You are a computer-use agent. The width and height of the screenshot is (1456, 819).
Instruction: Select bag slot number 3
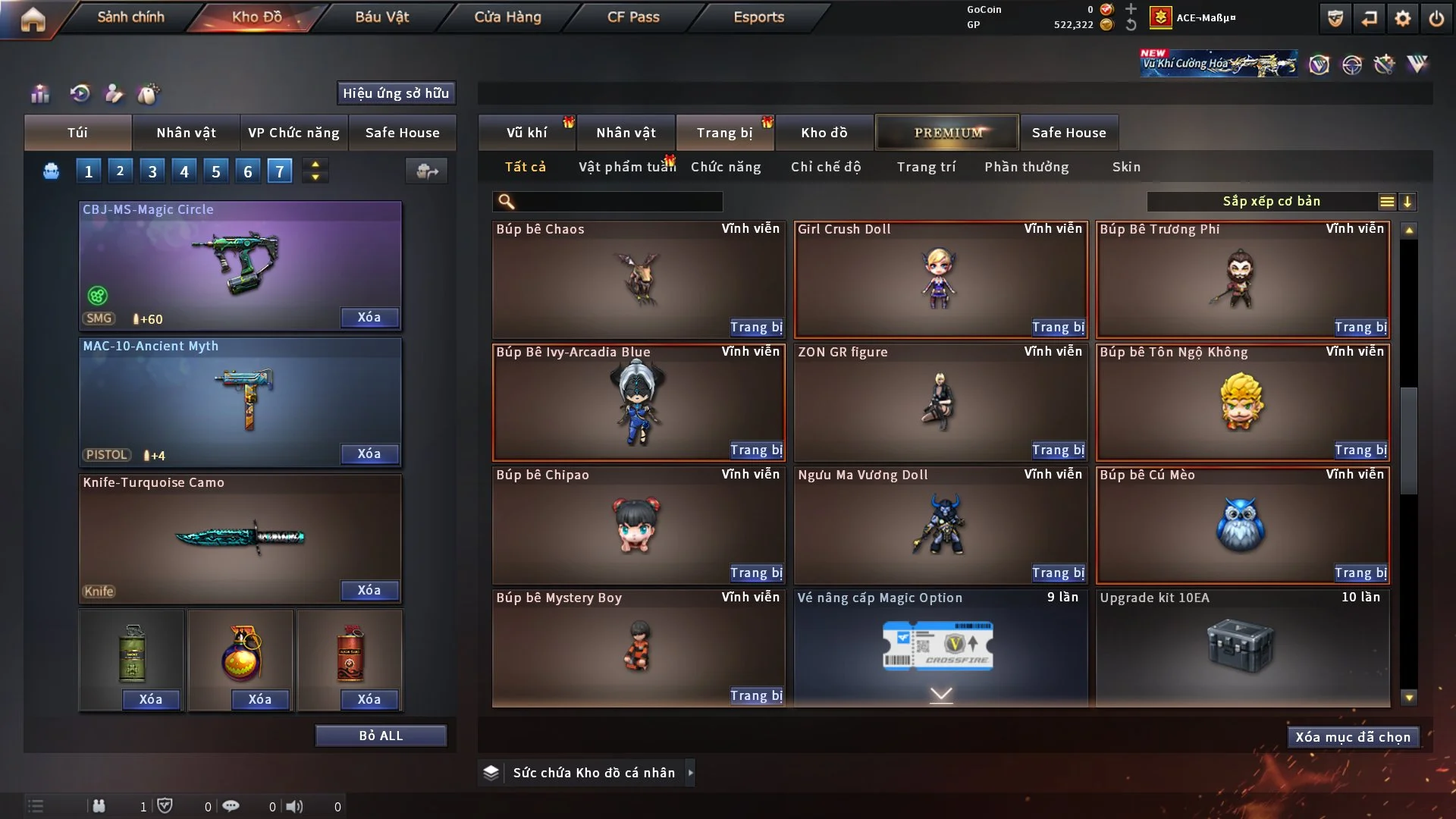[x=152, y=171]
